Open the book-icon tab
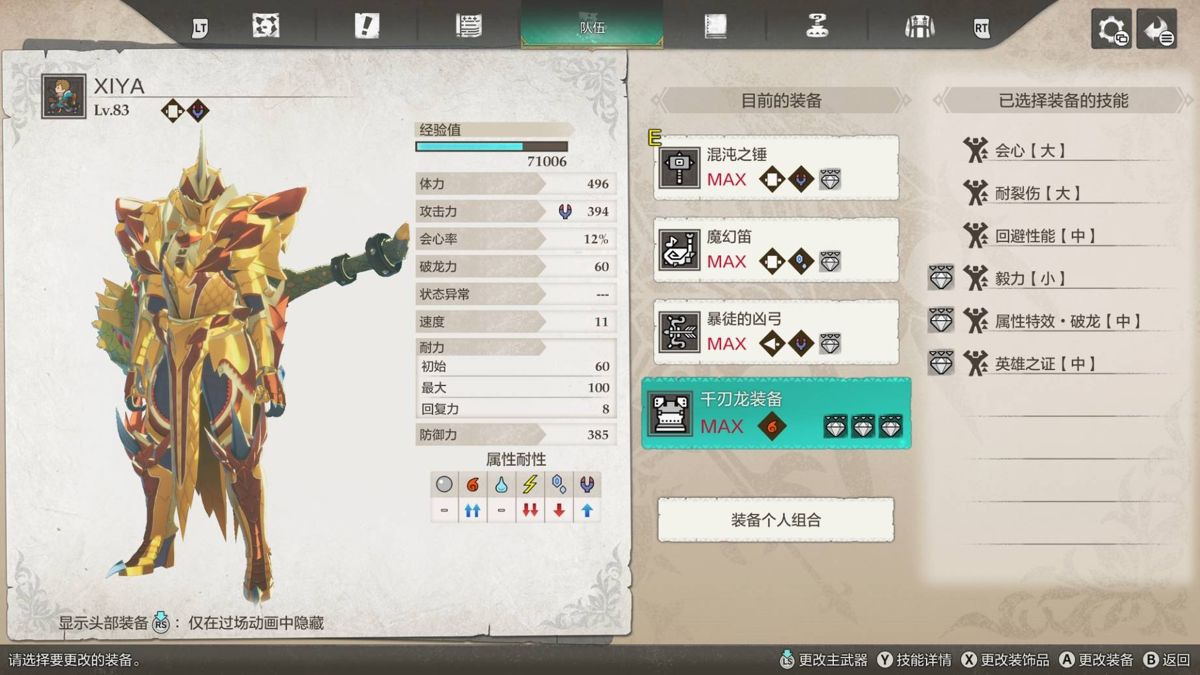 (715, 27)
